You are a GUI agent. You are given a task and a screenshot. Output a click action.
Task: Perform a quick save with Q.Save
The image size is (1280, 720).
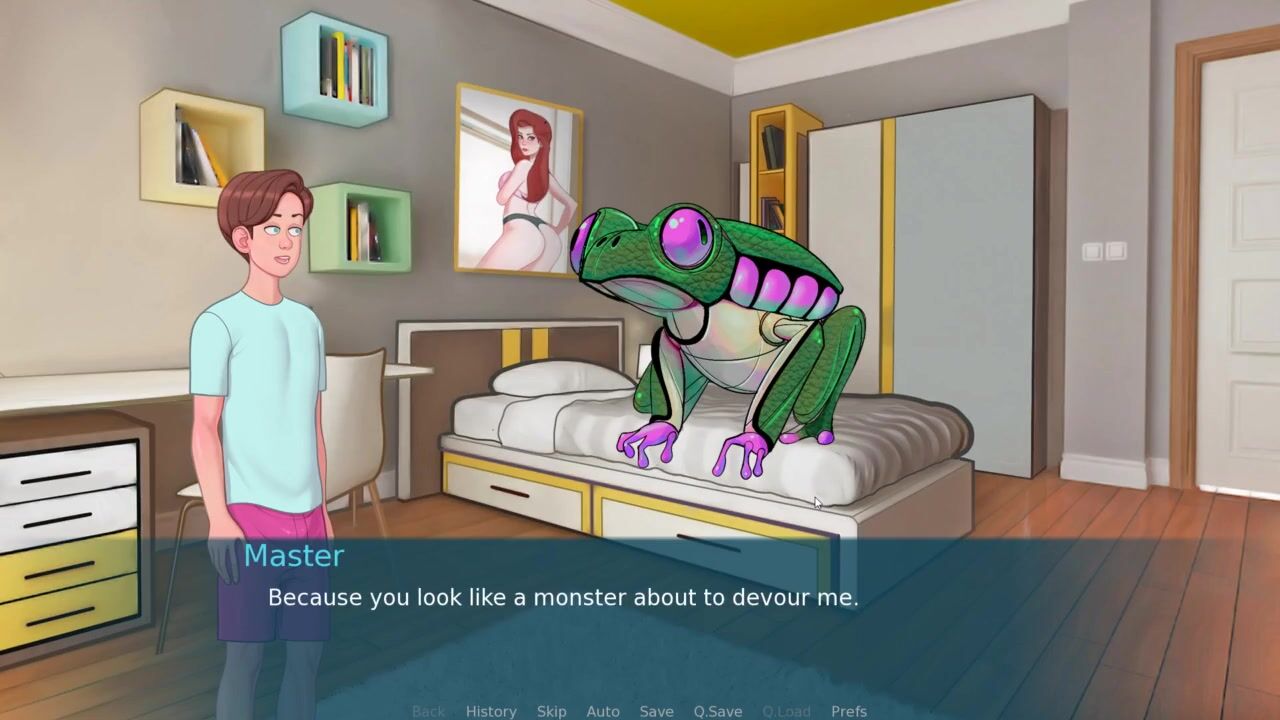point(718,711)
